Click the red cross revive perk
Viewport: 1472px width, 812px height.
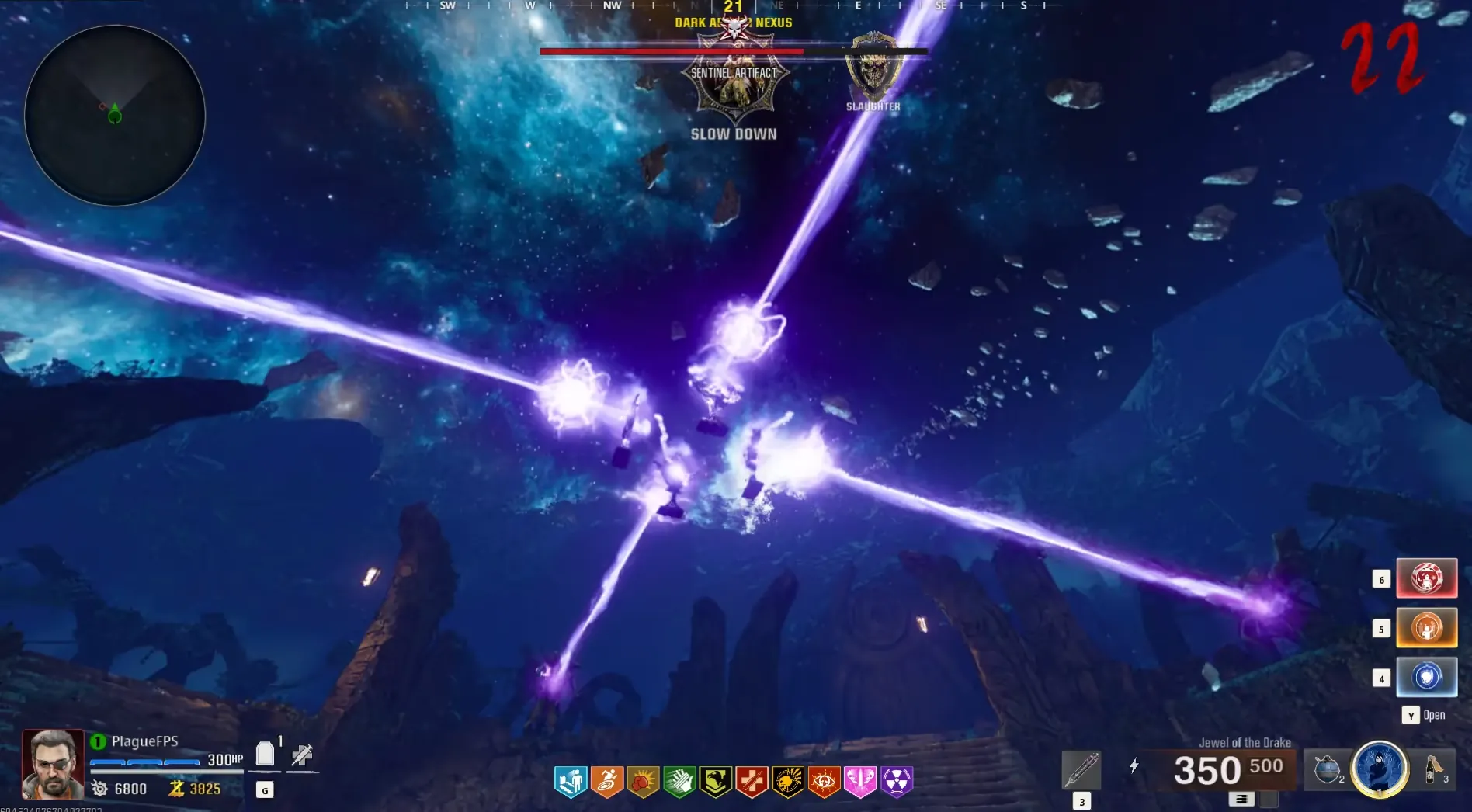coord(752,782)
